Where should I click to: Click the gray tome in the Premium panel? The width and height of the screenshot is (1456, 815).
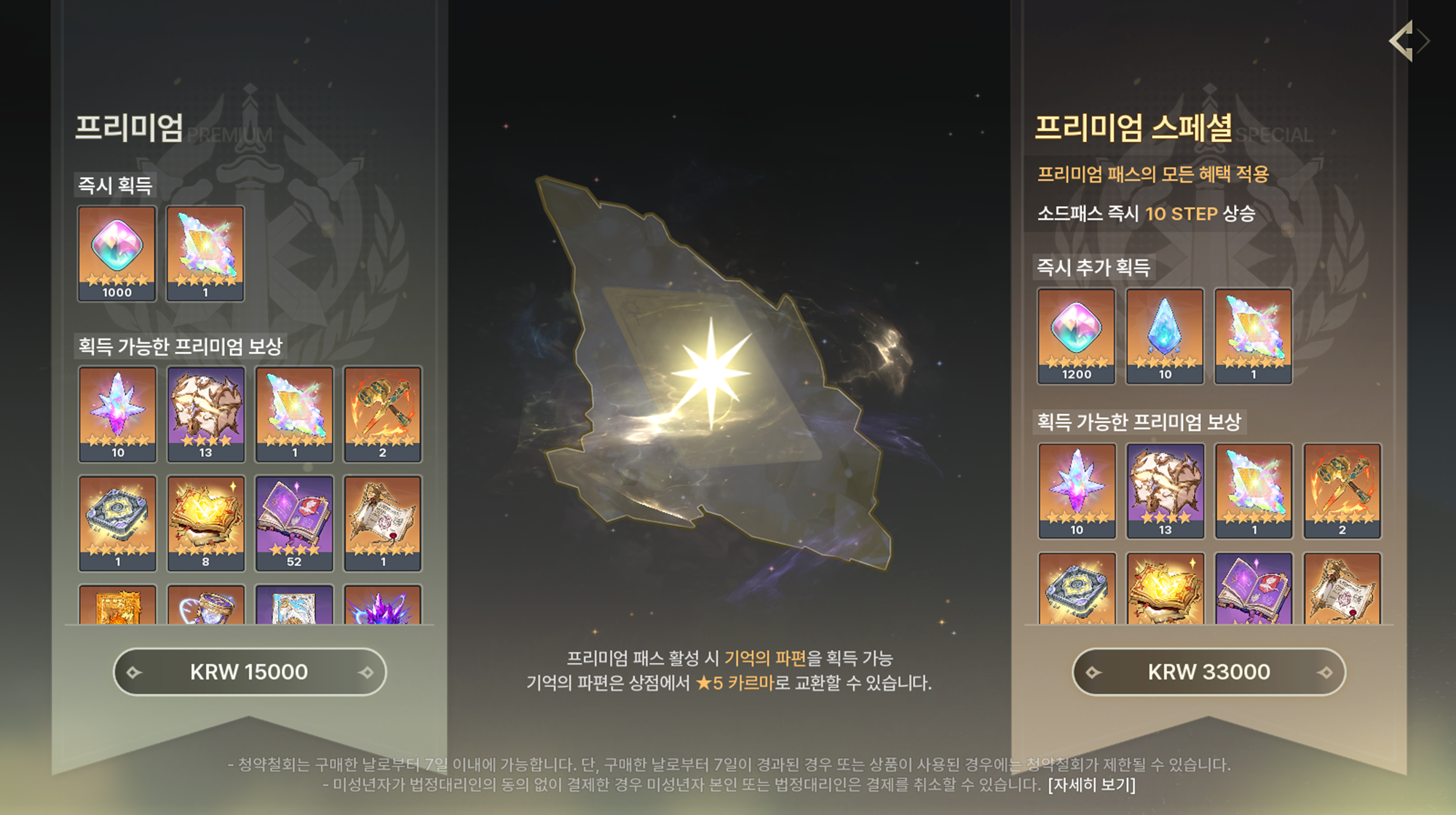[117, 522]
